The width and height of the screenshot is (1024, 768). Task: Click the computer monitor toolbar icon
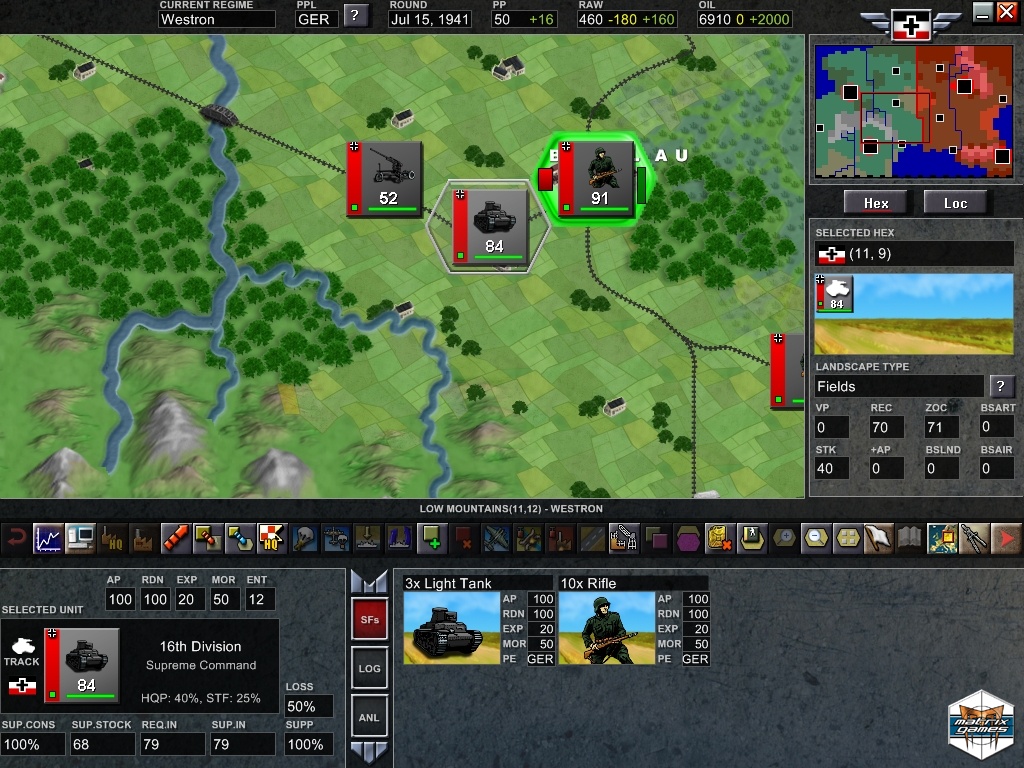[x=80, y=538]
